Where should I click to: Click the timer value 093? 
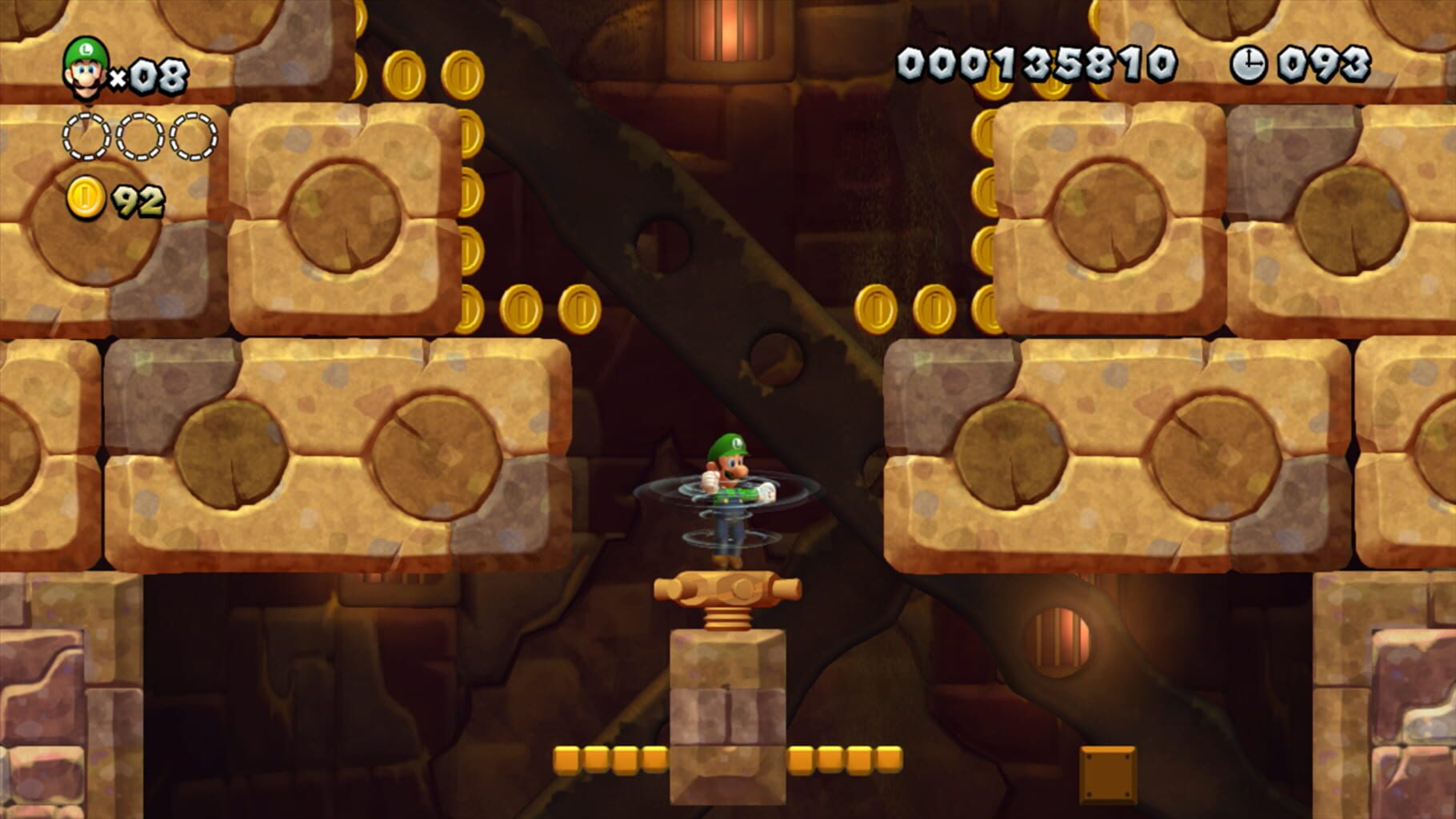point(1323,62)
